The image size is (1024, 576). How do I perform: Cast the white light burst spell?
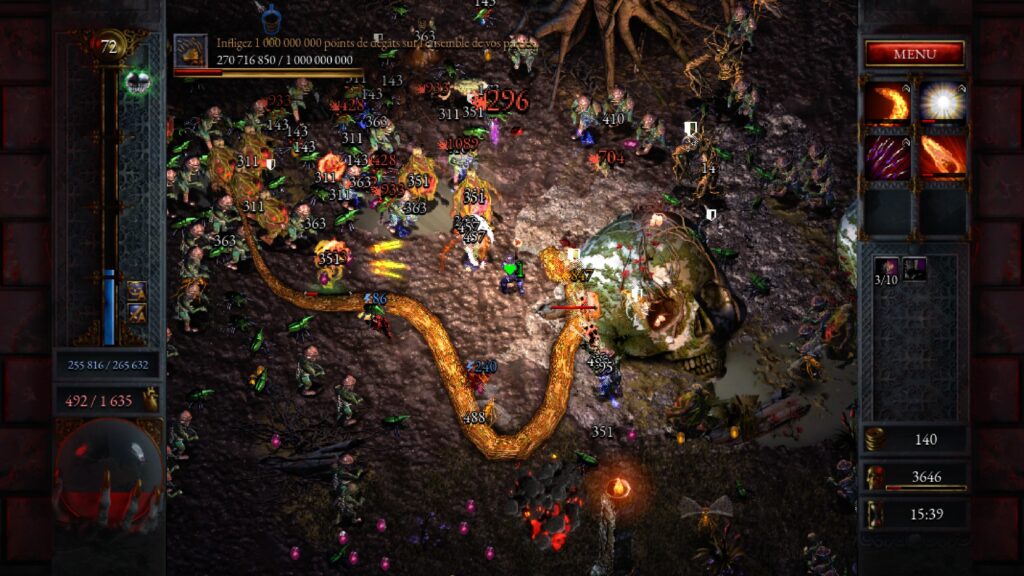942,104
